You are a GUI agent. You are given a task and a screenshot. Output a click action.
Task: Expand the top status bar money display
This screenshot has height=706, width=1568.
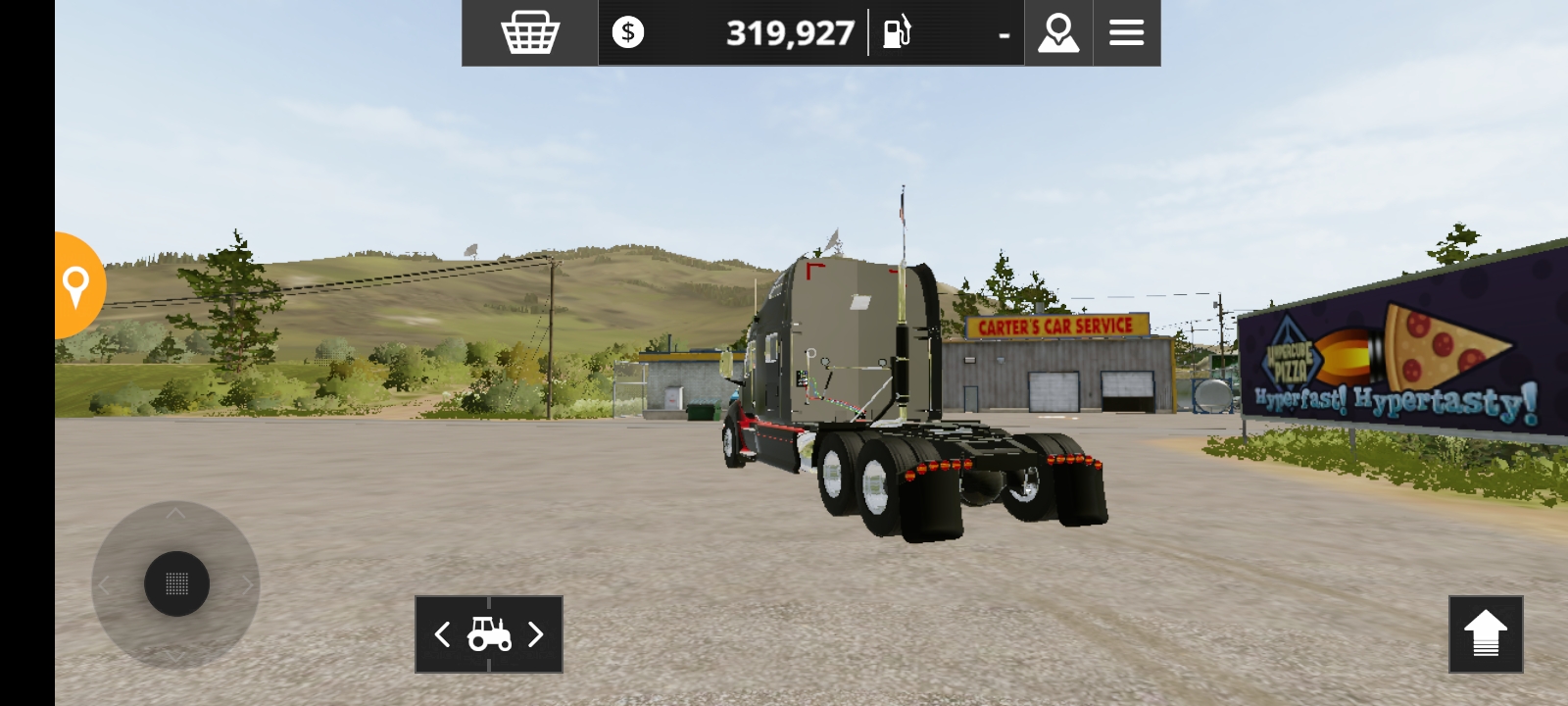tap(788, 32)
